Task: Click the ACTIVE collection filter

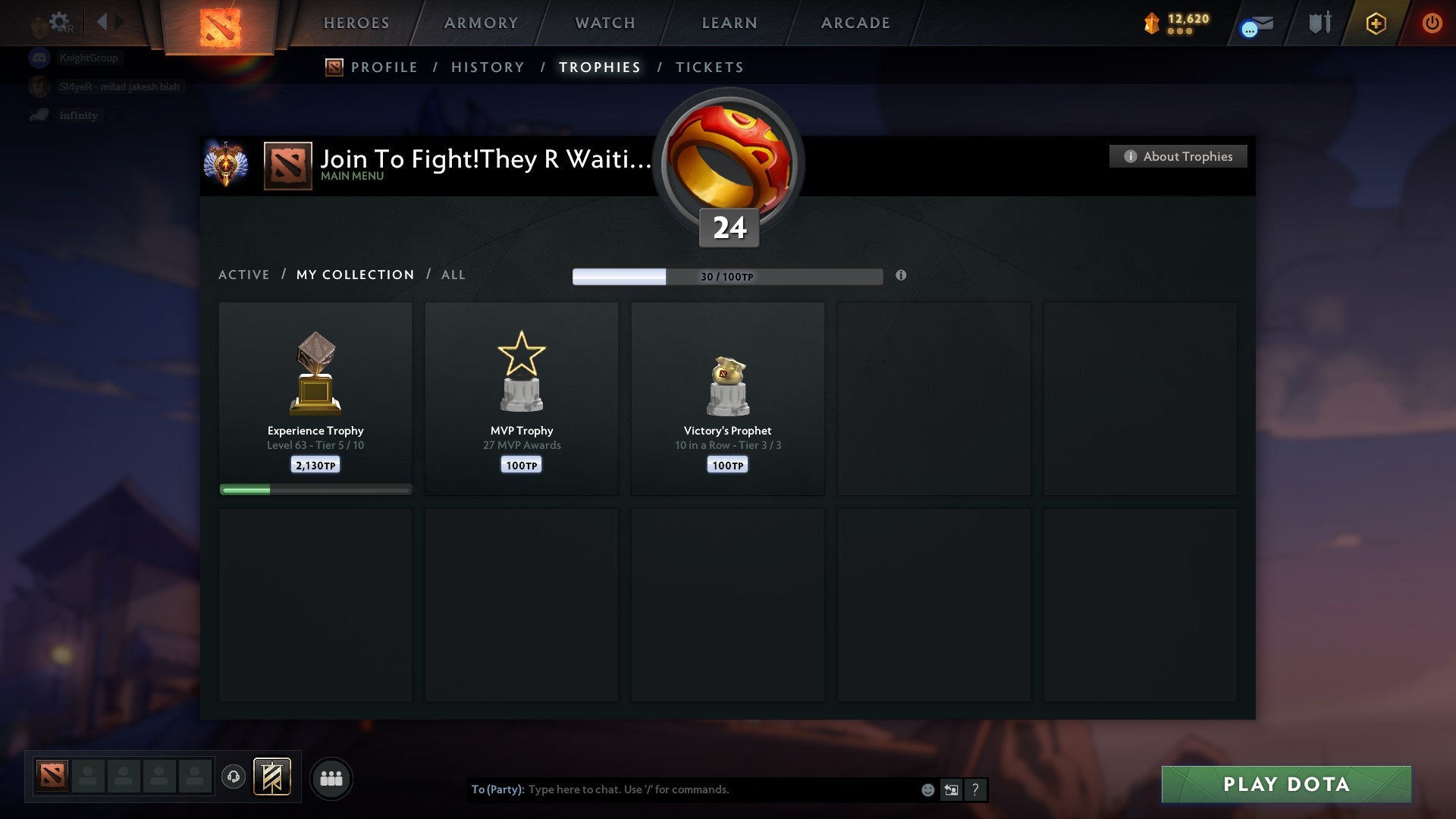Action: [x=244, y=275]
